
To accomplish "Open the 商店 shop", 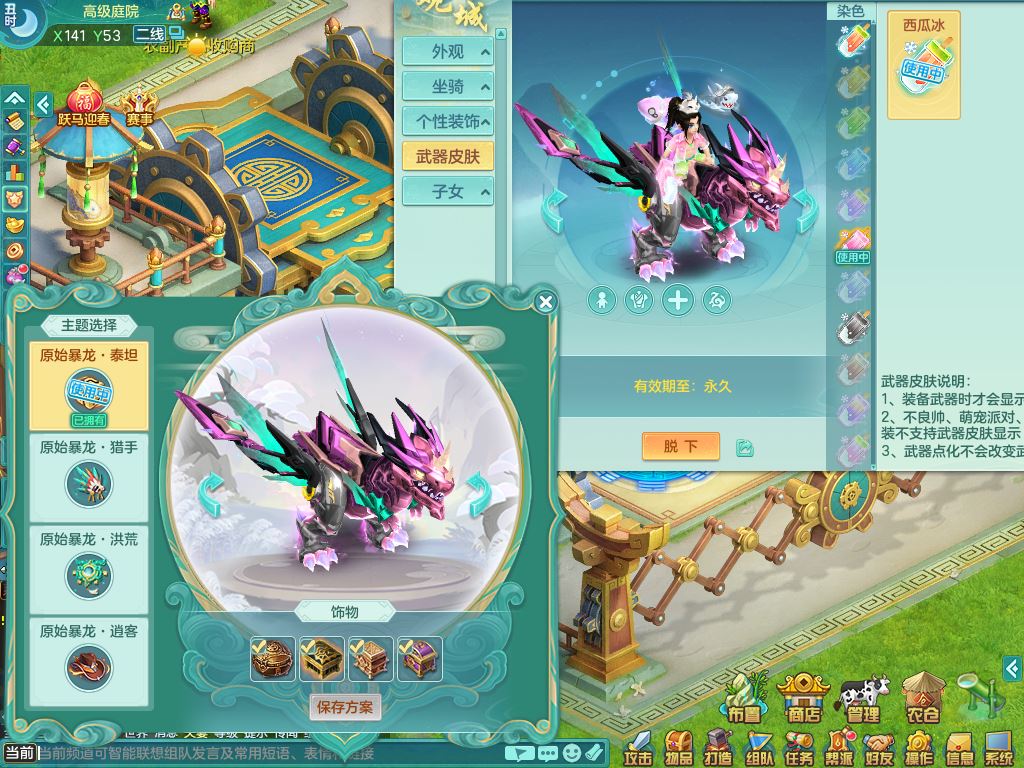I will pyautogui.click(x=803, y=697).
